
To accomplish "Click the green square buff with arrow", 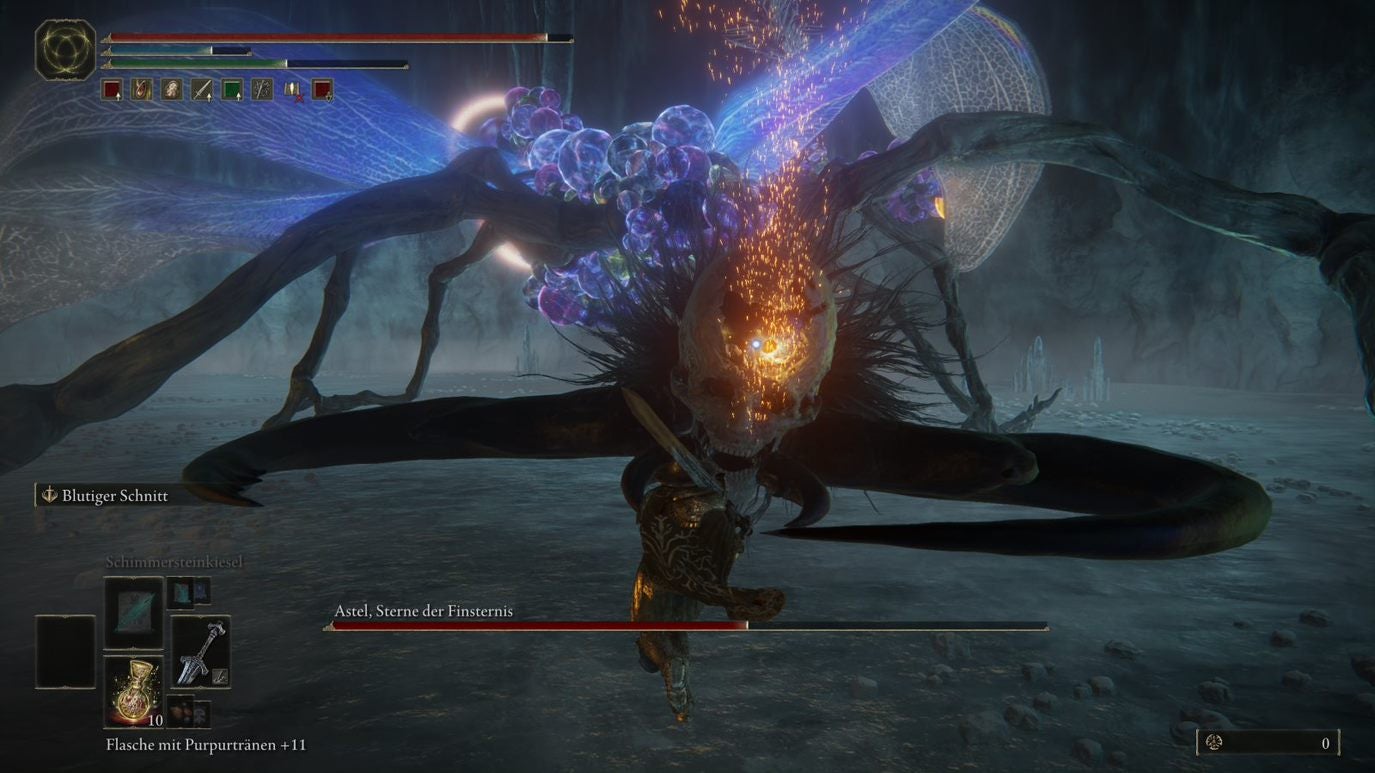I will click(x=232, y=90).
